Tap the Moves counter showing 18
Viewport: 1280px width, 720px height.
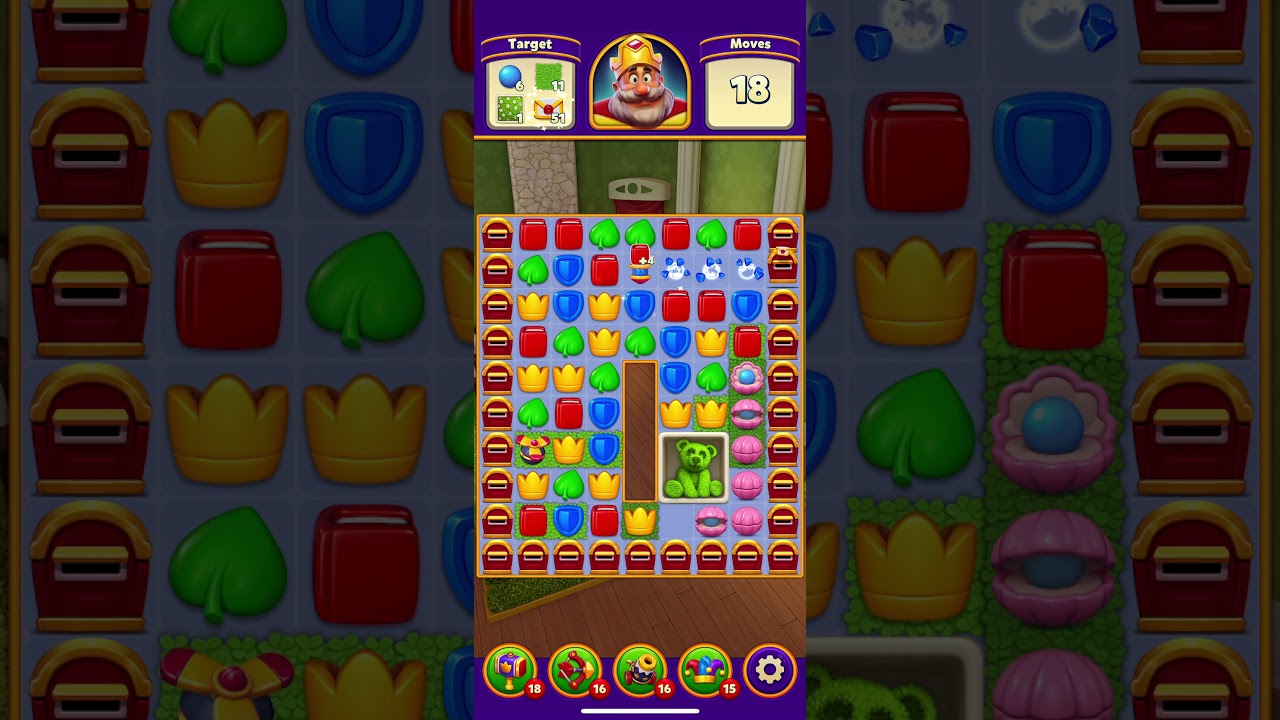tap(752, 90)
